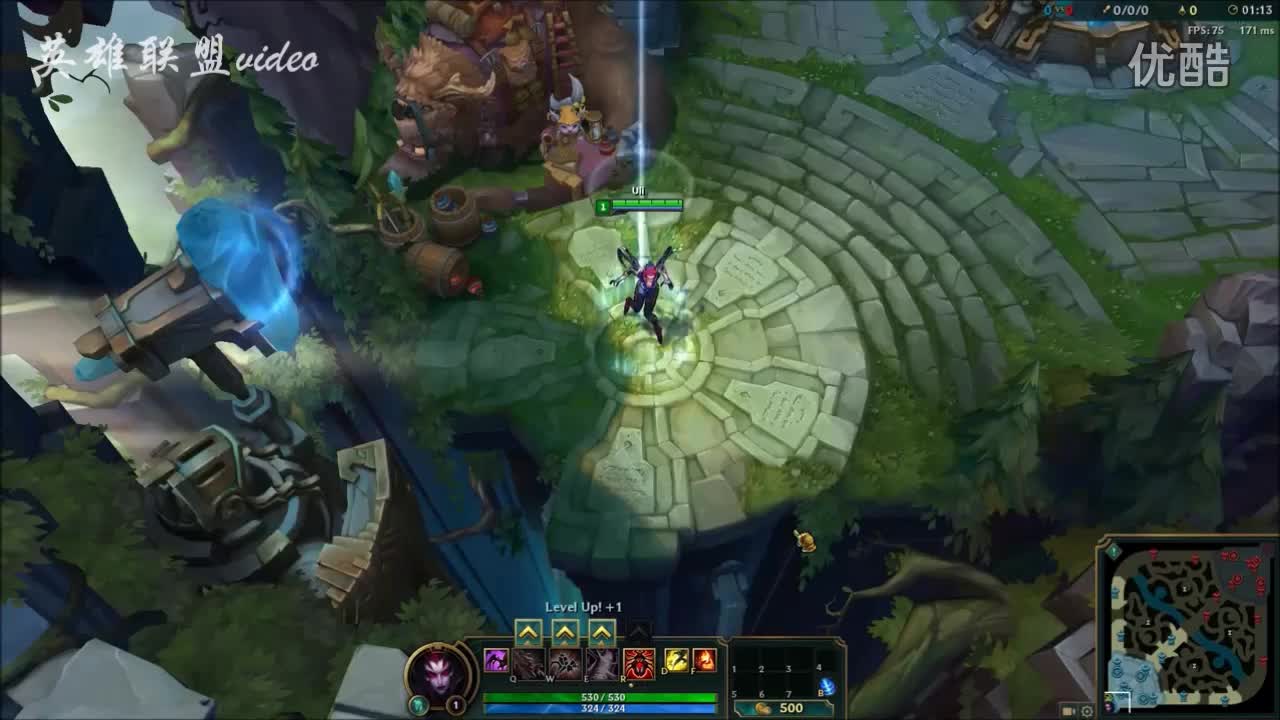Viewport: 1280px width, 720px height.
Task: Expand the scoreboard via the 0/0/0 KDA display
Action: coord(1129,10)
